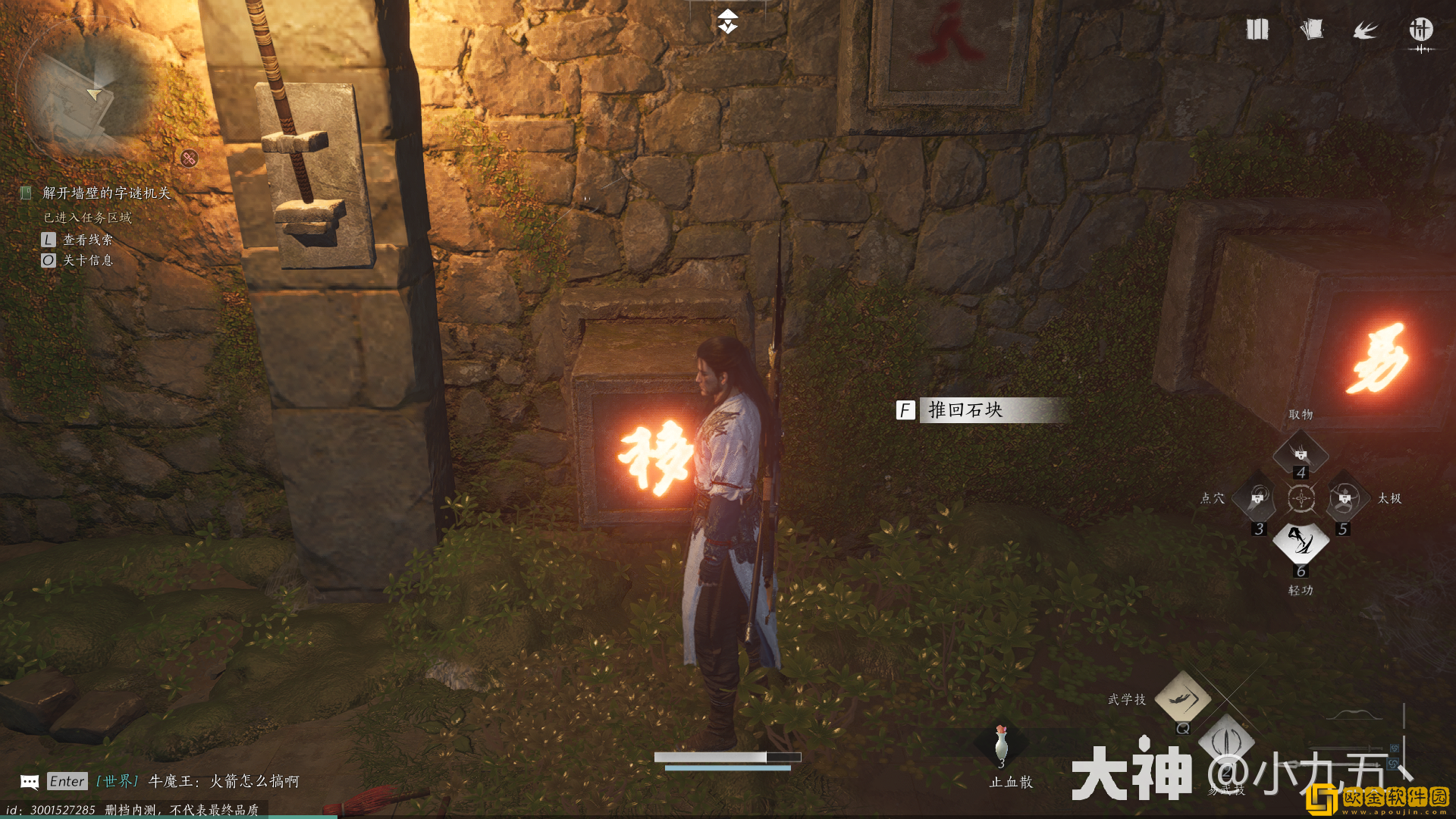
Task: Select the 解开墙壁的字谜机关 quest tracker
Action: click(x=106, y=193)
